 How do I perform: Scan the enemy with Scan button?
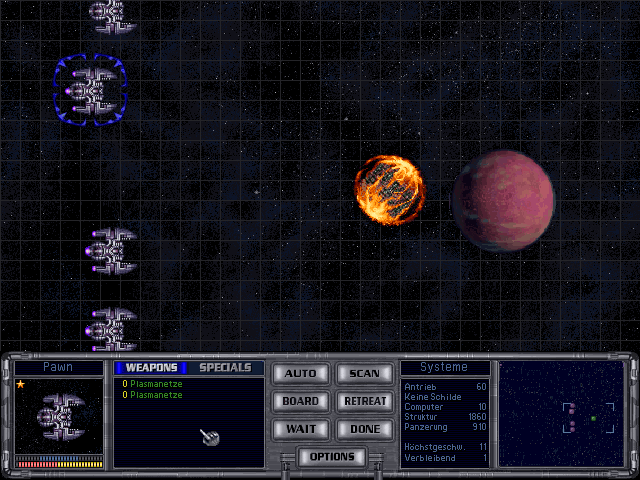[x=364, y=374]
